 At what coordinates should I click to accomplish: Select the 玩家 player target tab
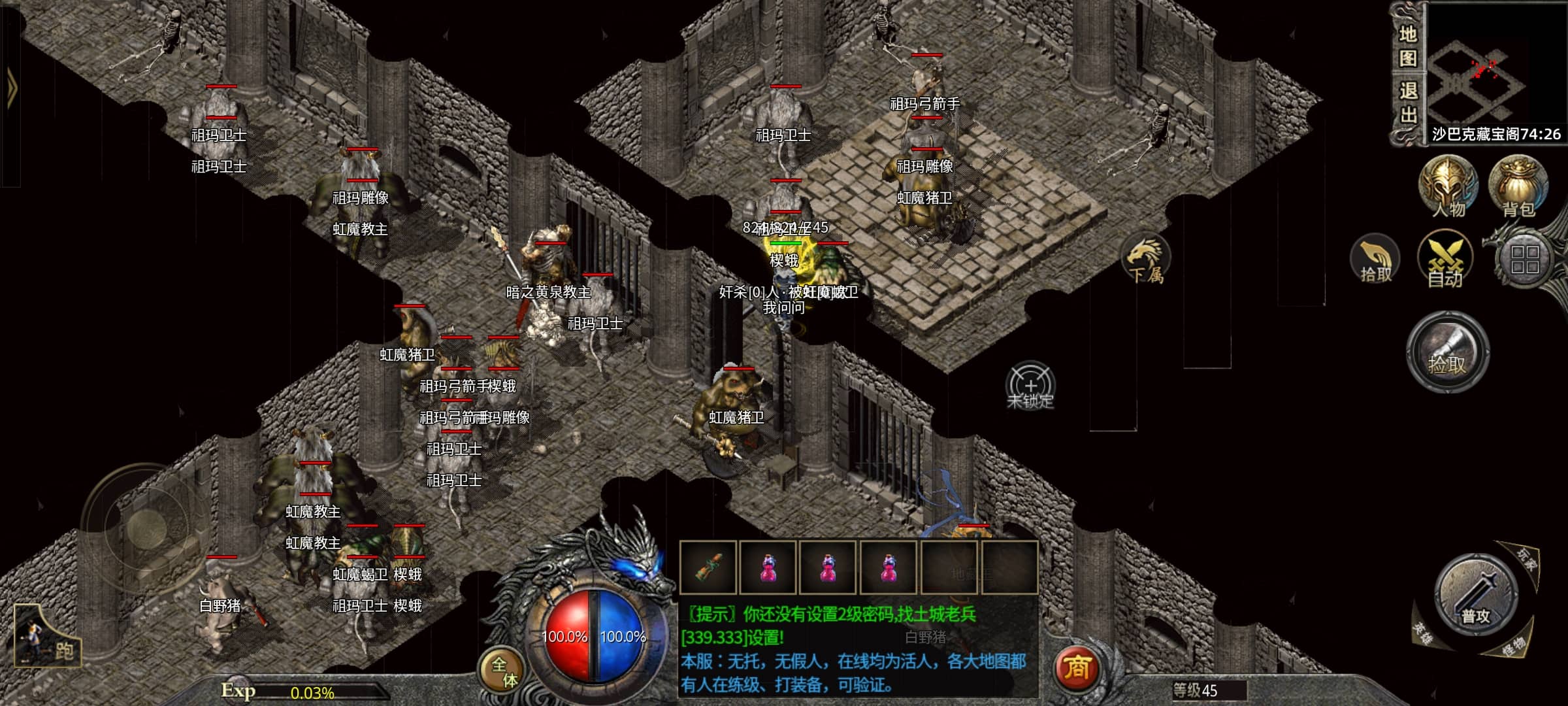[x=1526, y=559]
